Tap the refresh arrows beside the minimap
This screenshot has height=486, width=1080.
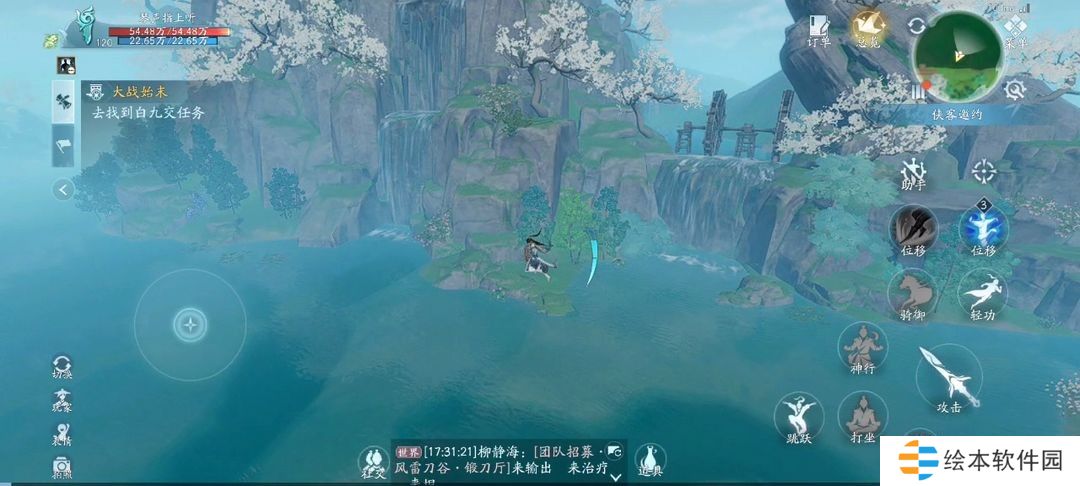pyautogui.click(x=916, y=26)
